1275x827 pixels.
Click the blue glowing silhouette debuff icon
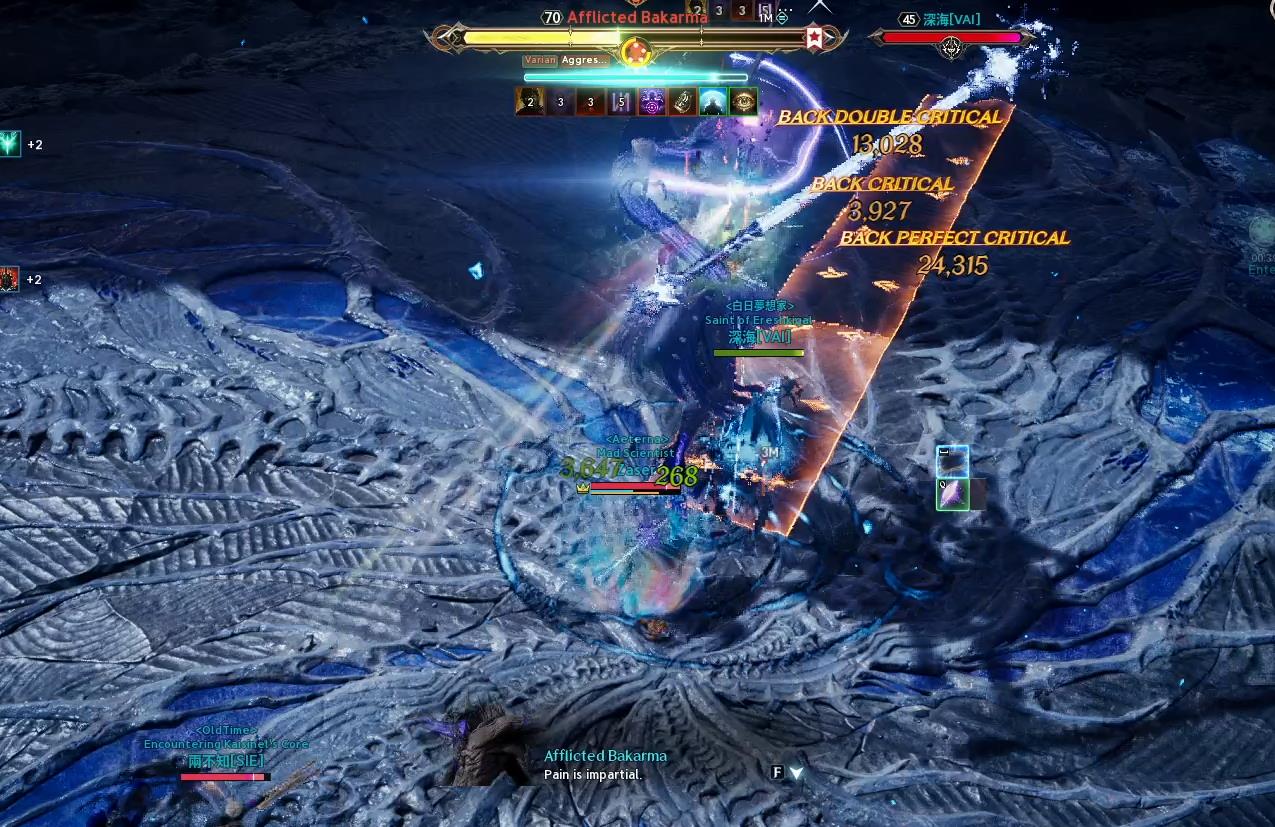click(713, 102)
